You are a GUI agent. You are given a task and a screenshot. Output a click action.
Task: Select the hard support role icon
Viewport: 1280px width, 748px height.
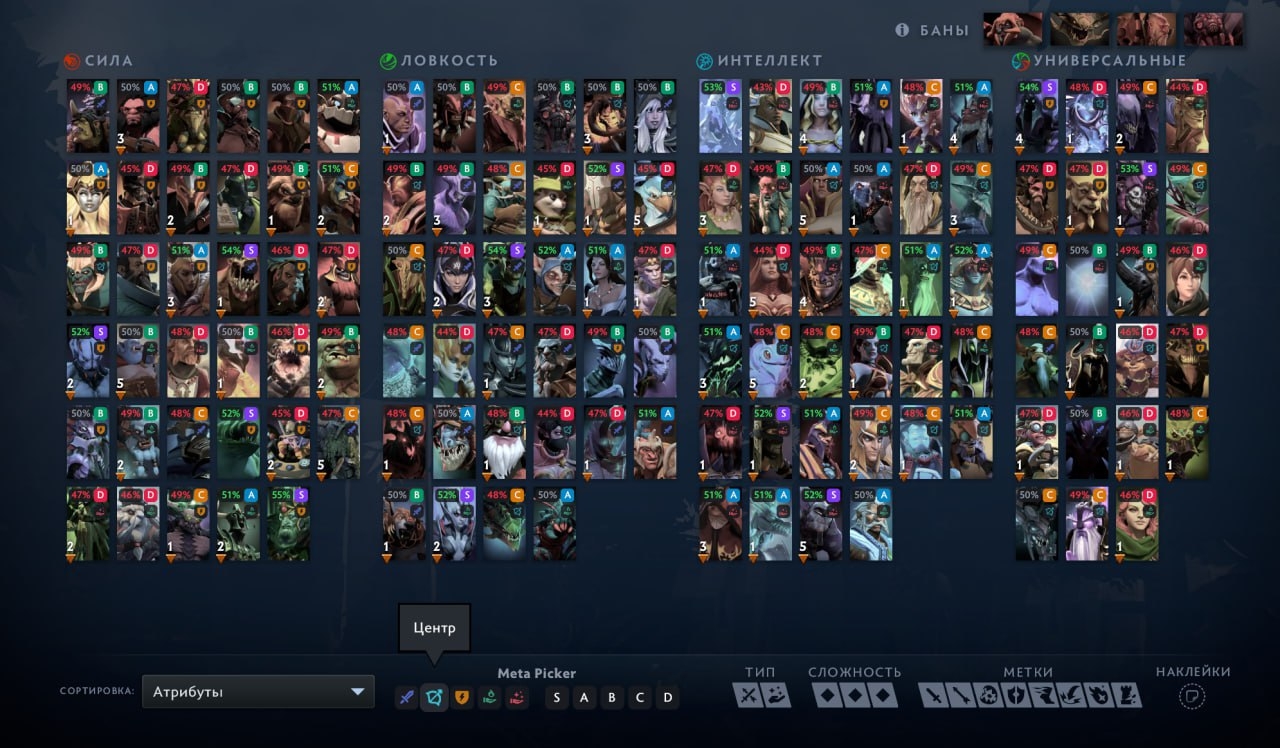(517, 697)
